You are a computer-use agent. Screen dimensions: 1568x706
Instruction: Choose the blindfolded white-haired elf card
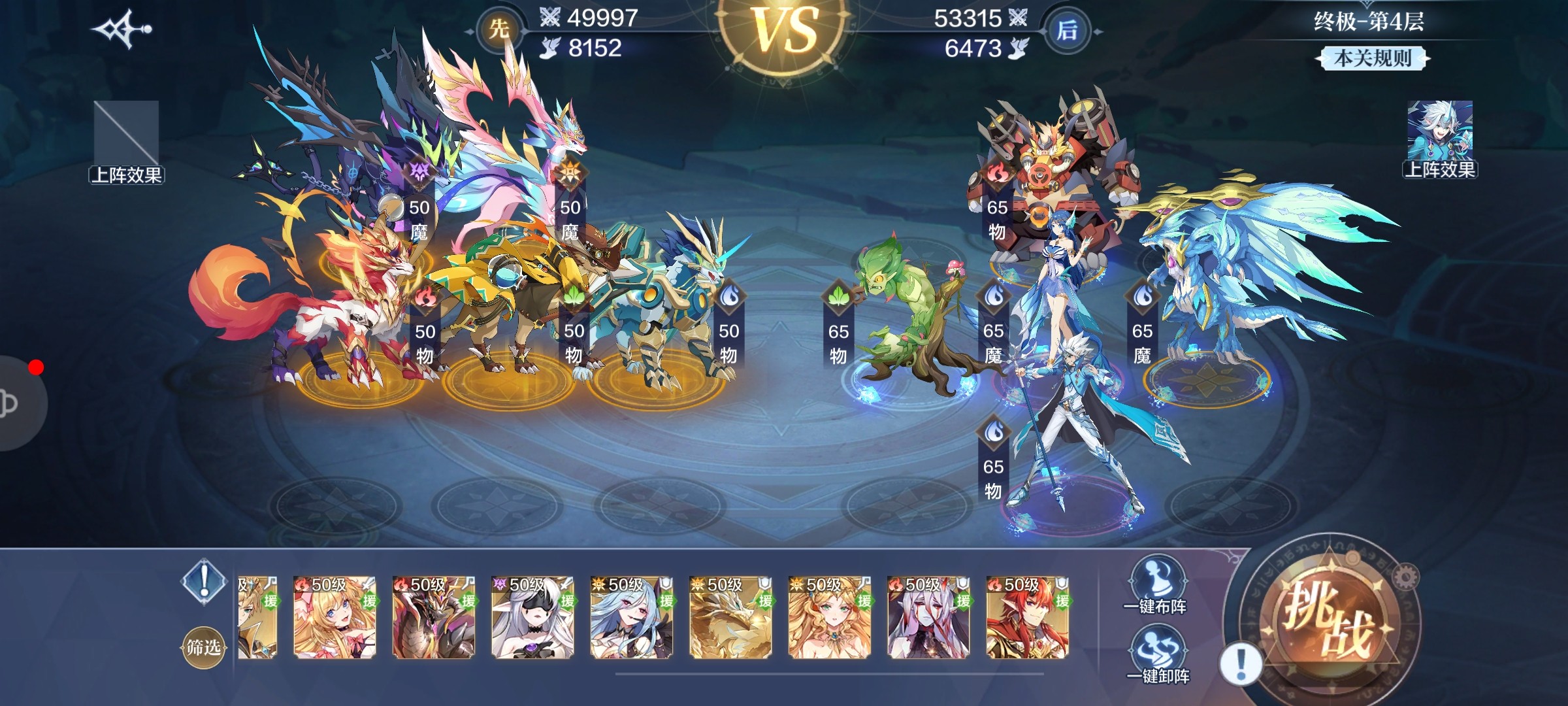[532, 618]
